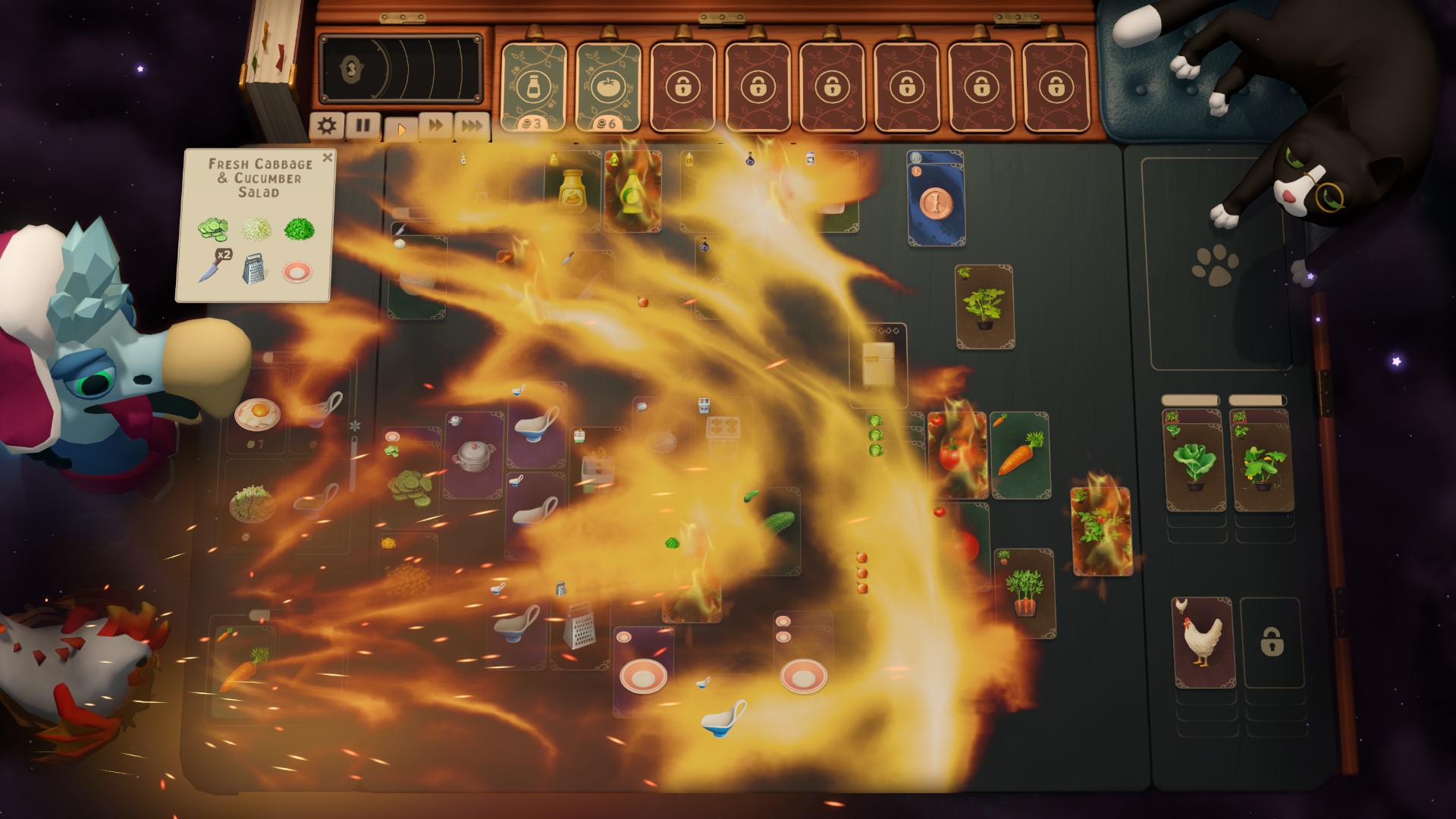The image size is (1456, 819).
Task: Click the locked slot beside the chicken
Action: (1272, 643)
